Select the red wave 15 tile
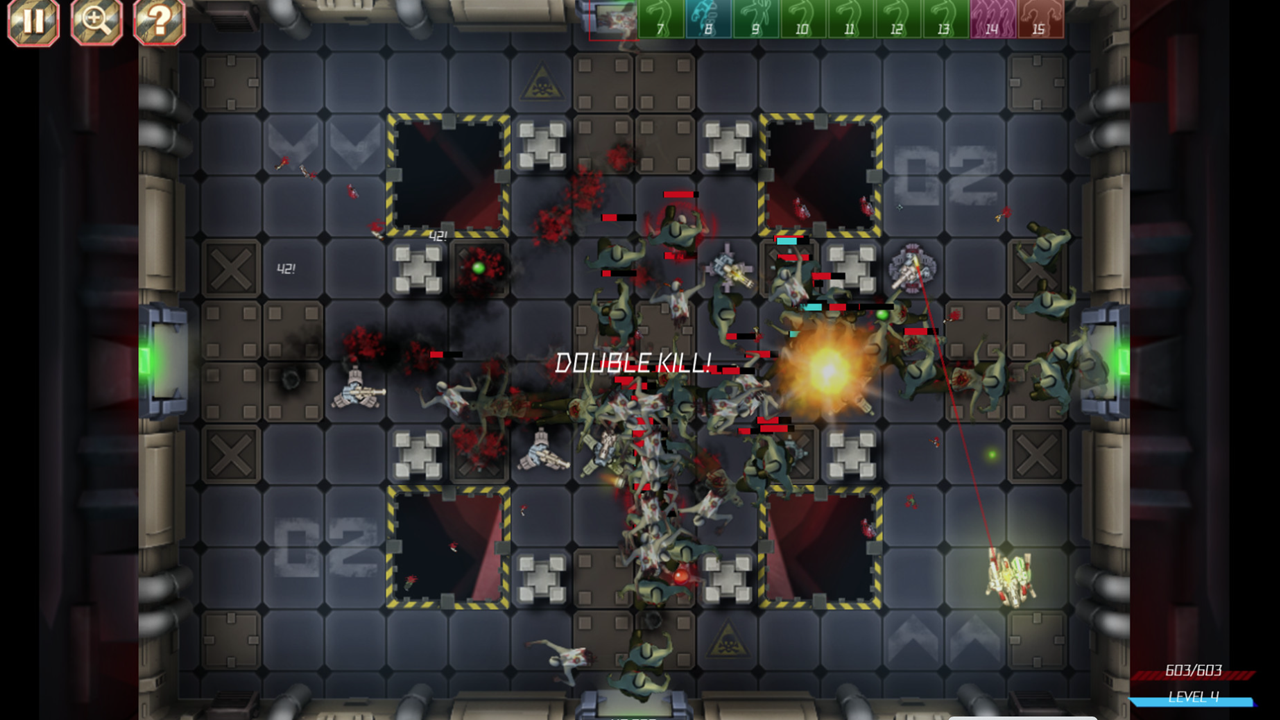The height and width of the screenshot is (720, 1280). click(x=1039, y=19)
